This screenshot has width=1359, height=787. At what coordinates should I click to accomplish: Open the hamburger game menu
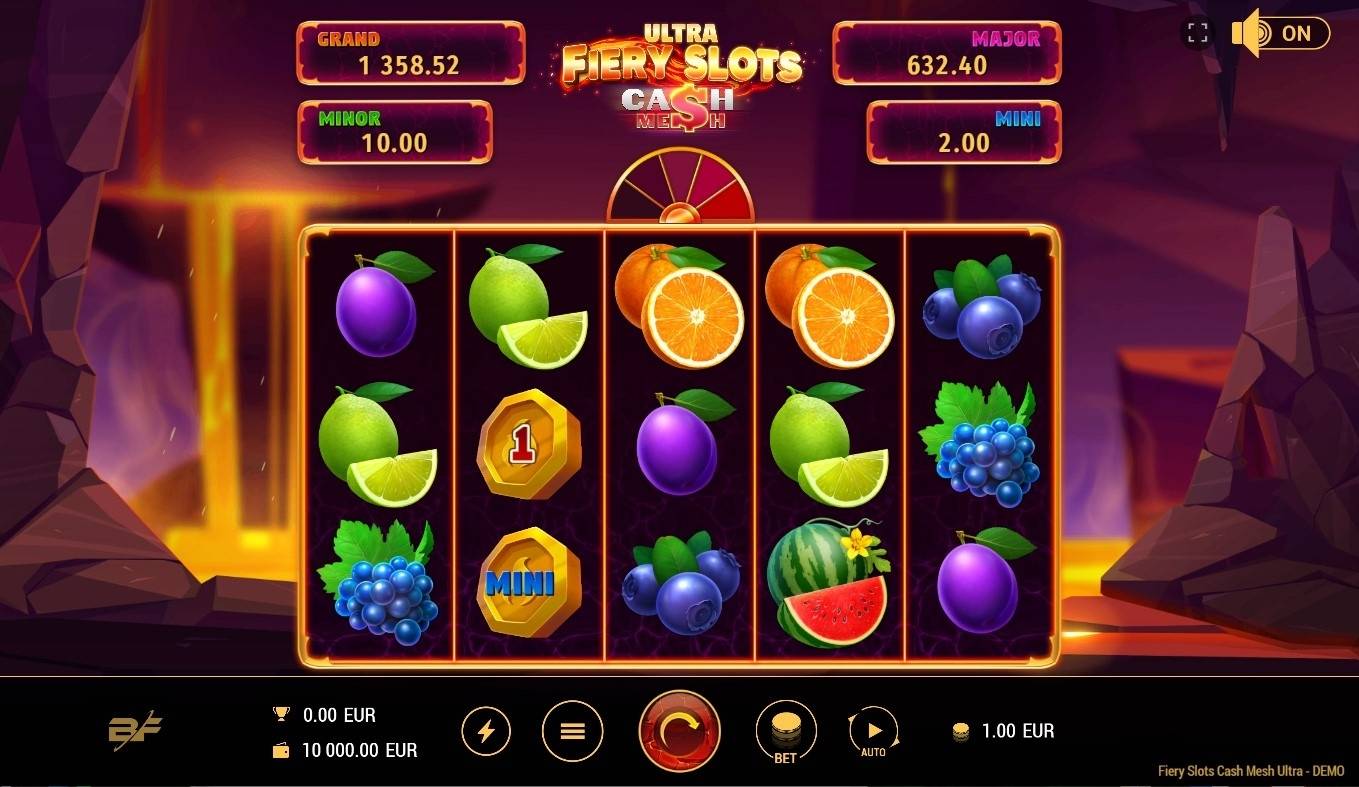click(x=572, y=731)
